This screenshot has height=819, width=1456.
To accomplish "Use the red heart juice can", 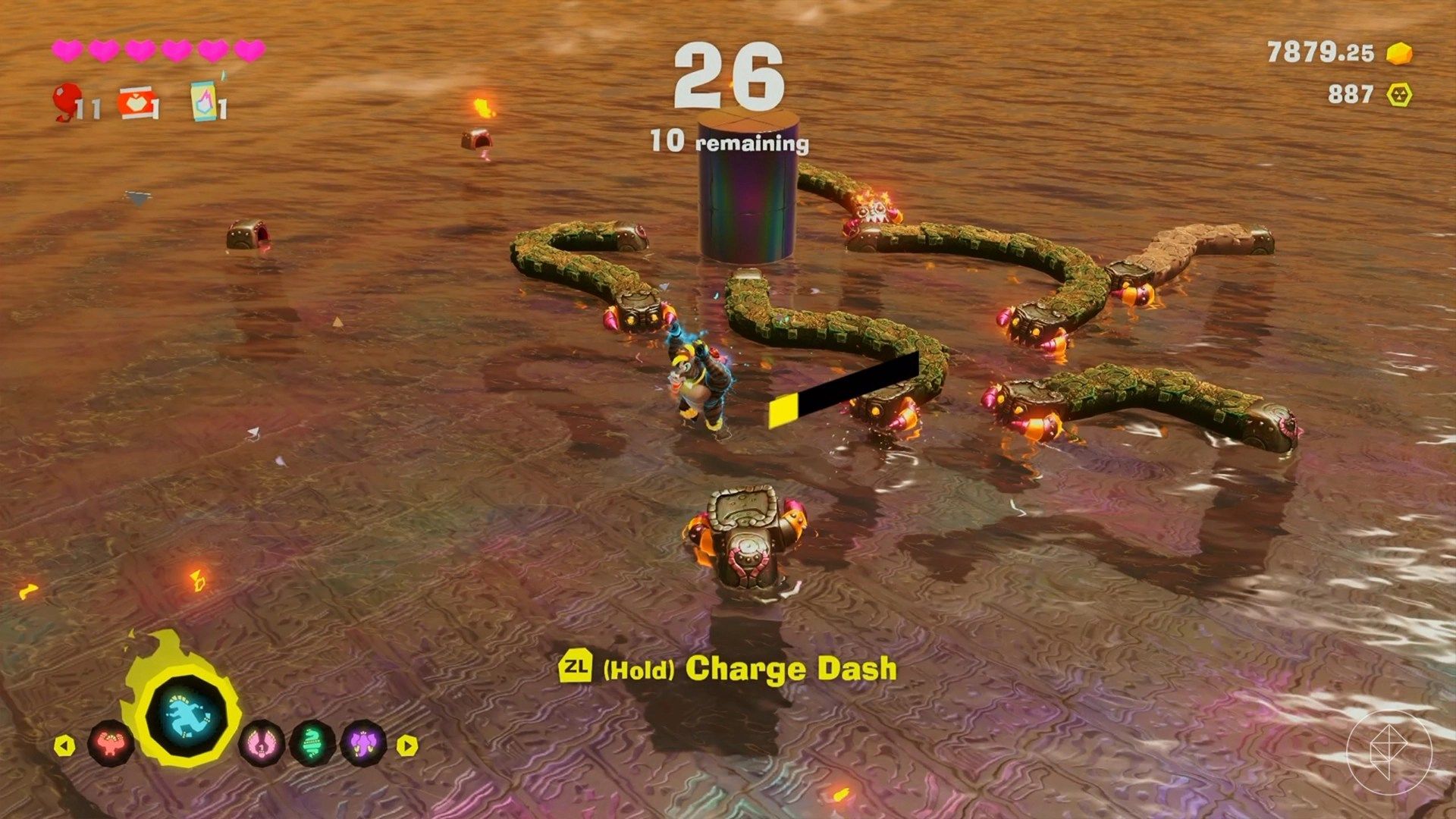I will [138, 103].
